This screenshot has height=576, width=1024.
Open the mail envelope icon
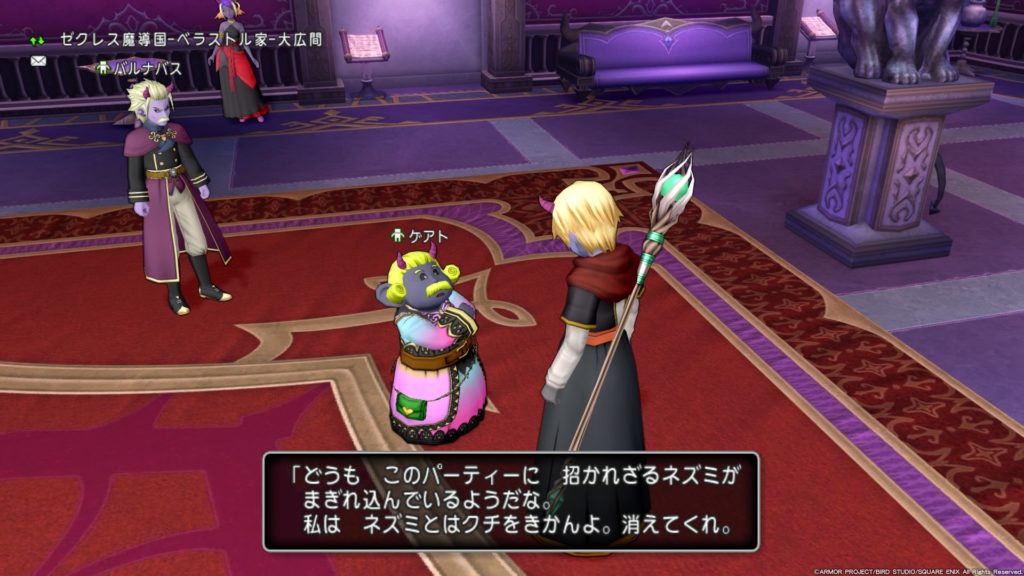[x=39, y=61]
